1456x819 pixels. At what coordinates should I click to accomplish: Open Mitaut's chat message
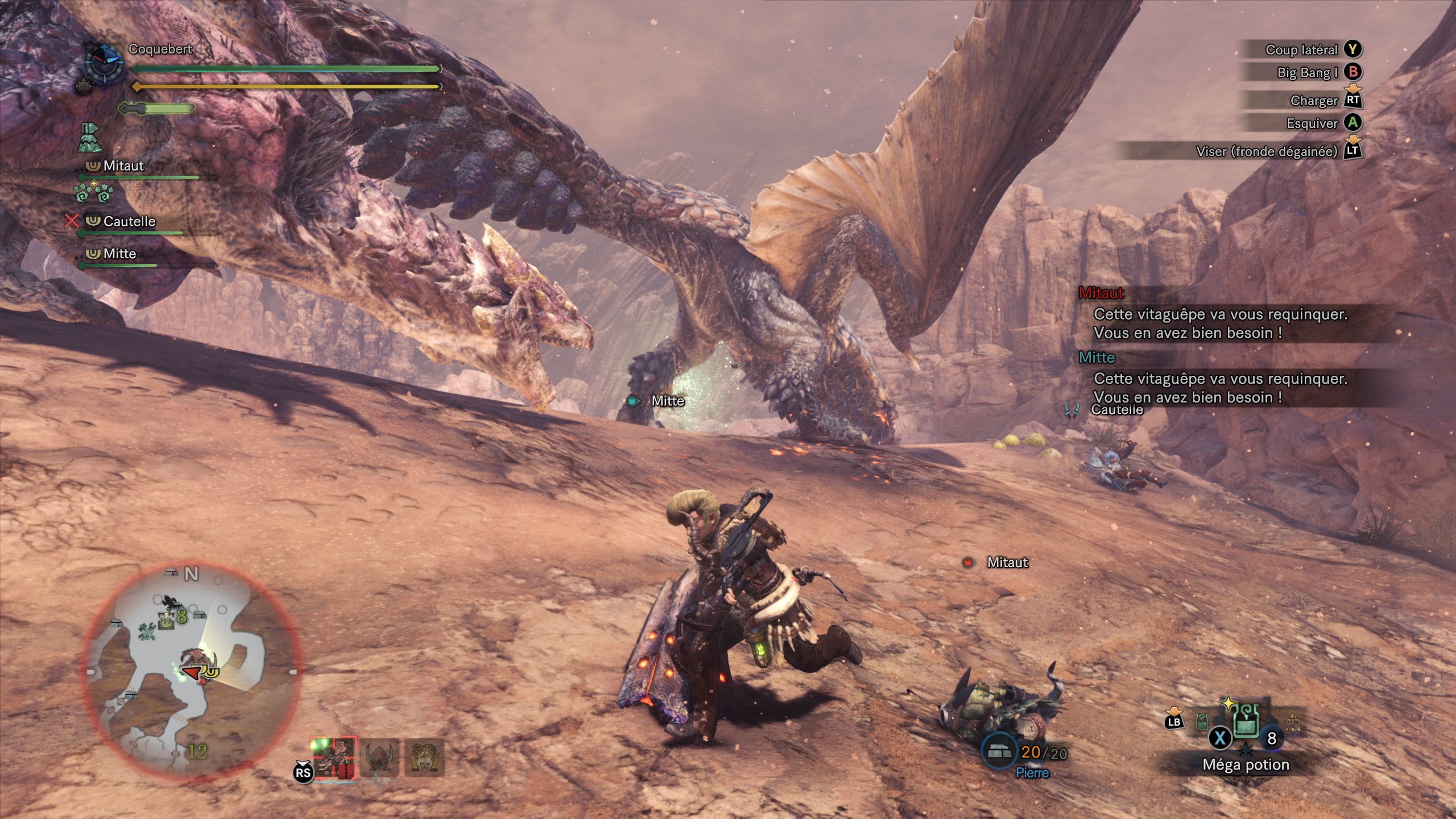click(1220, 323)
